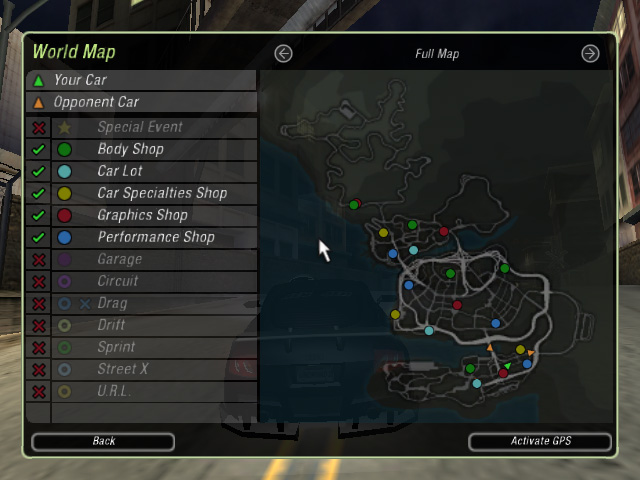Image resolution: width=640 pixels, height=480 pixels.
Task: Show the previous map view with left arrow
Action: 284,54
